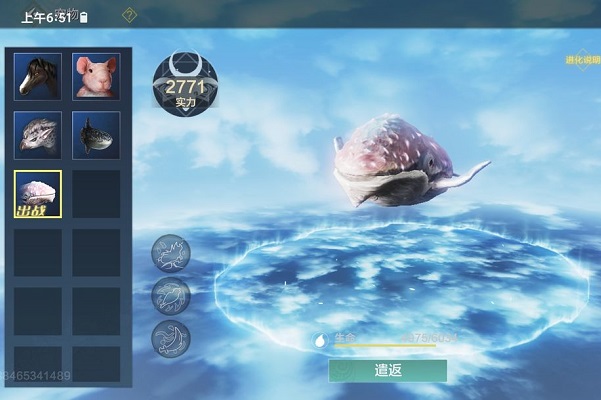Activate the middle round pet skill icon
Image resolution: width=601 pixels, height=400 pixels.
tap(171, 296)
